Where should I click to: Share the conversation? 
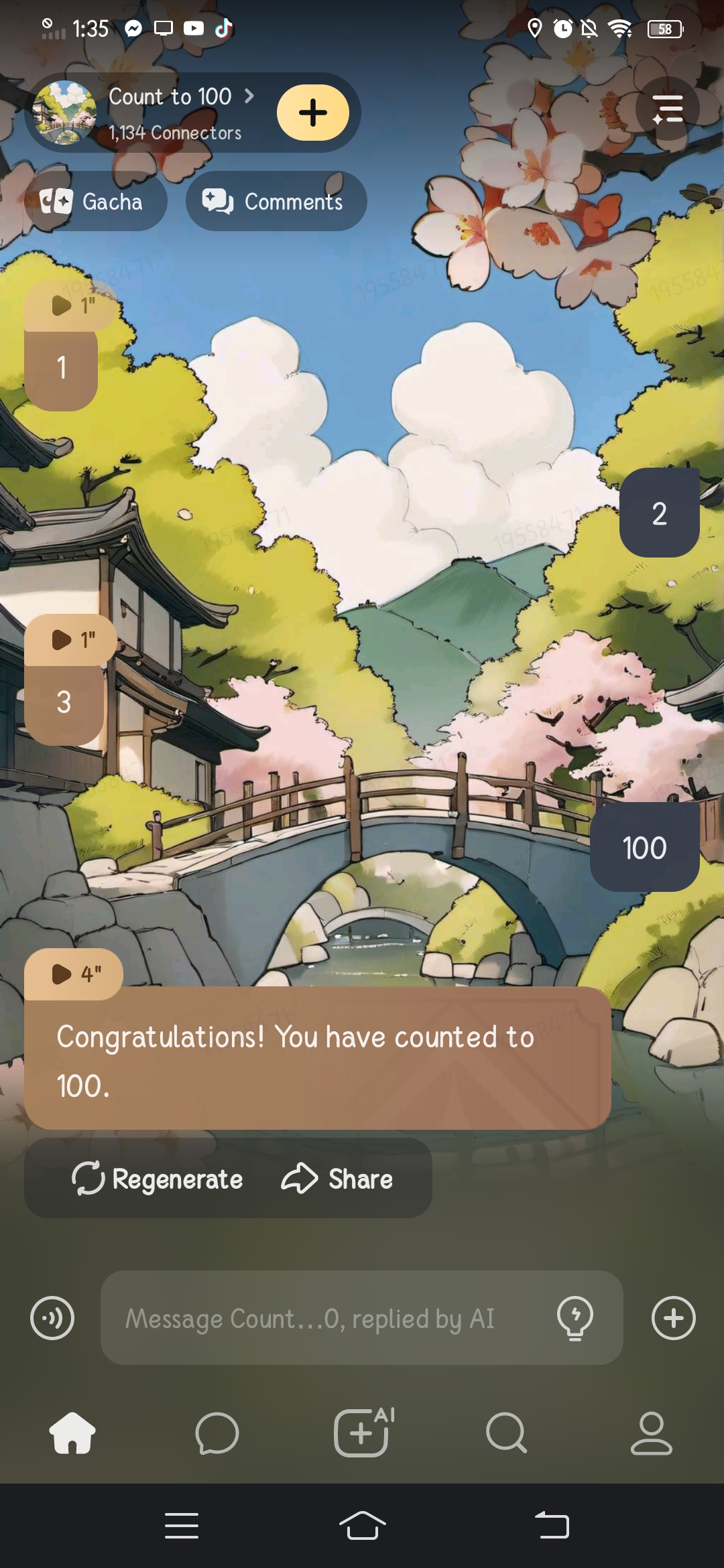pyautogui.click(x=337, y=1179)
